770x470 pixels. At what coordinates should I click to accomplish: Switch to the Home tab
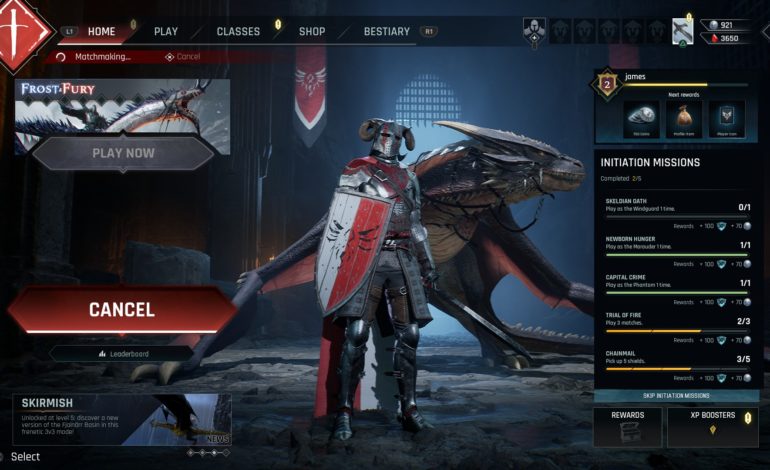point(101,32)
